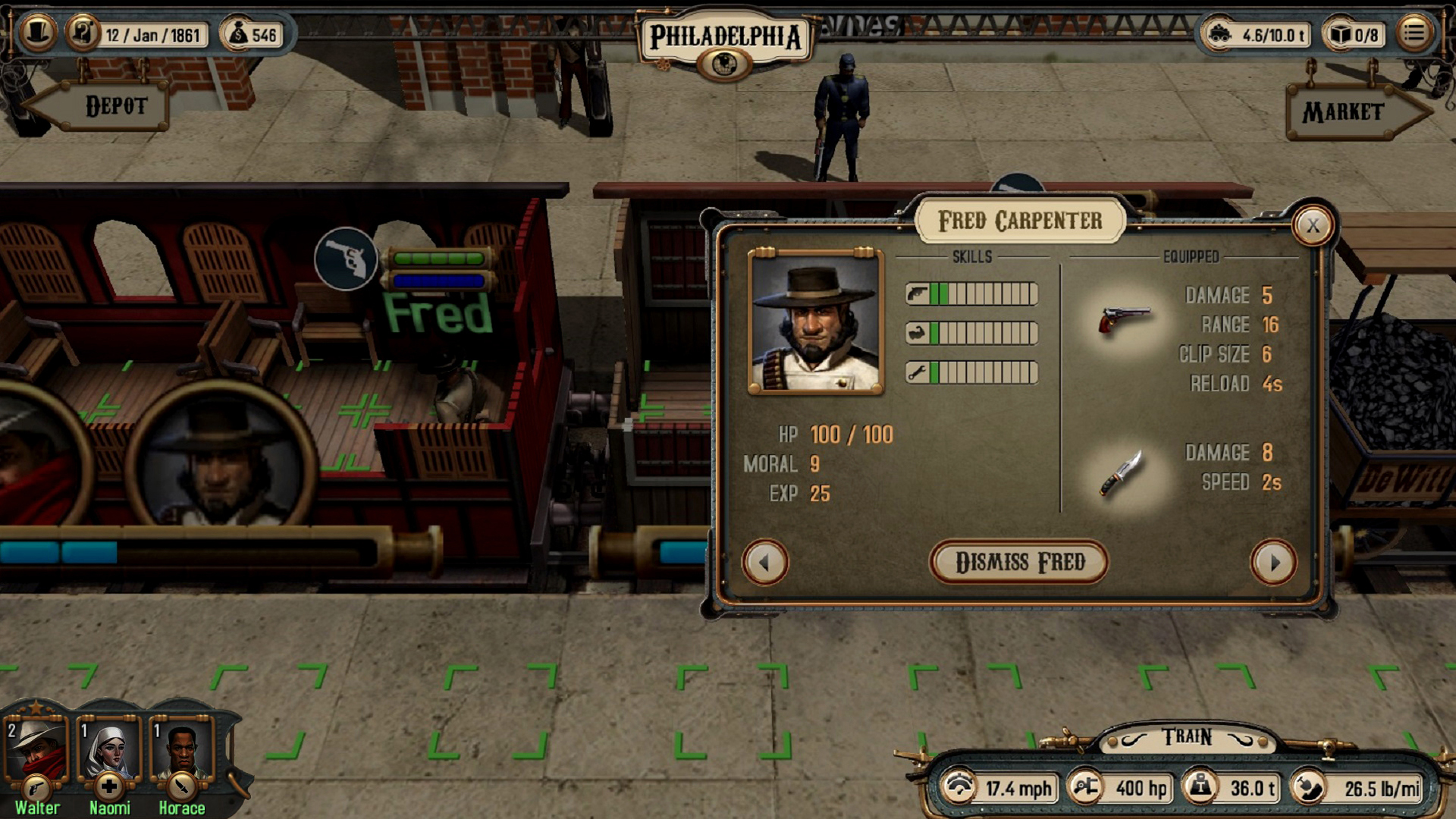View the coal wagon weight indicator 4.6/10.0 t
This screenshot has height=819, width=1456.
coord(1222,33)
